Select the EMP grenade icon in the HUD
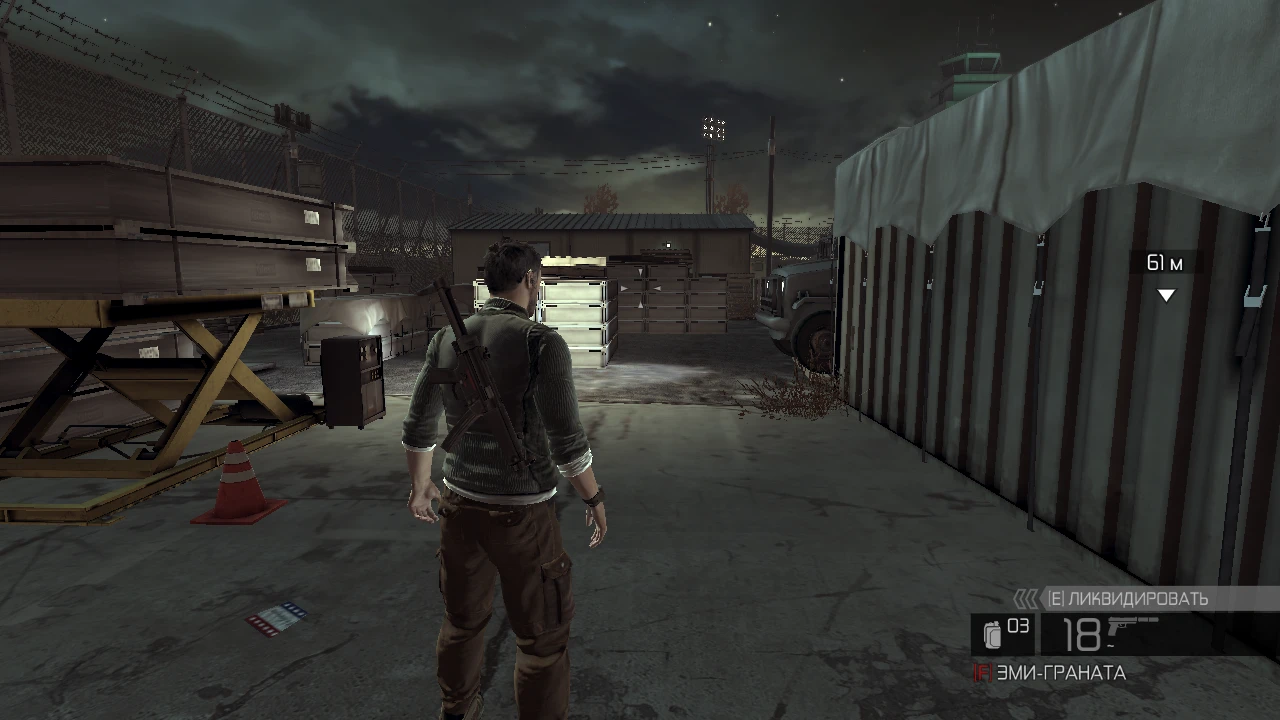 pos(992,636)
